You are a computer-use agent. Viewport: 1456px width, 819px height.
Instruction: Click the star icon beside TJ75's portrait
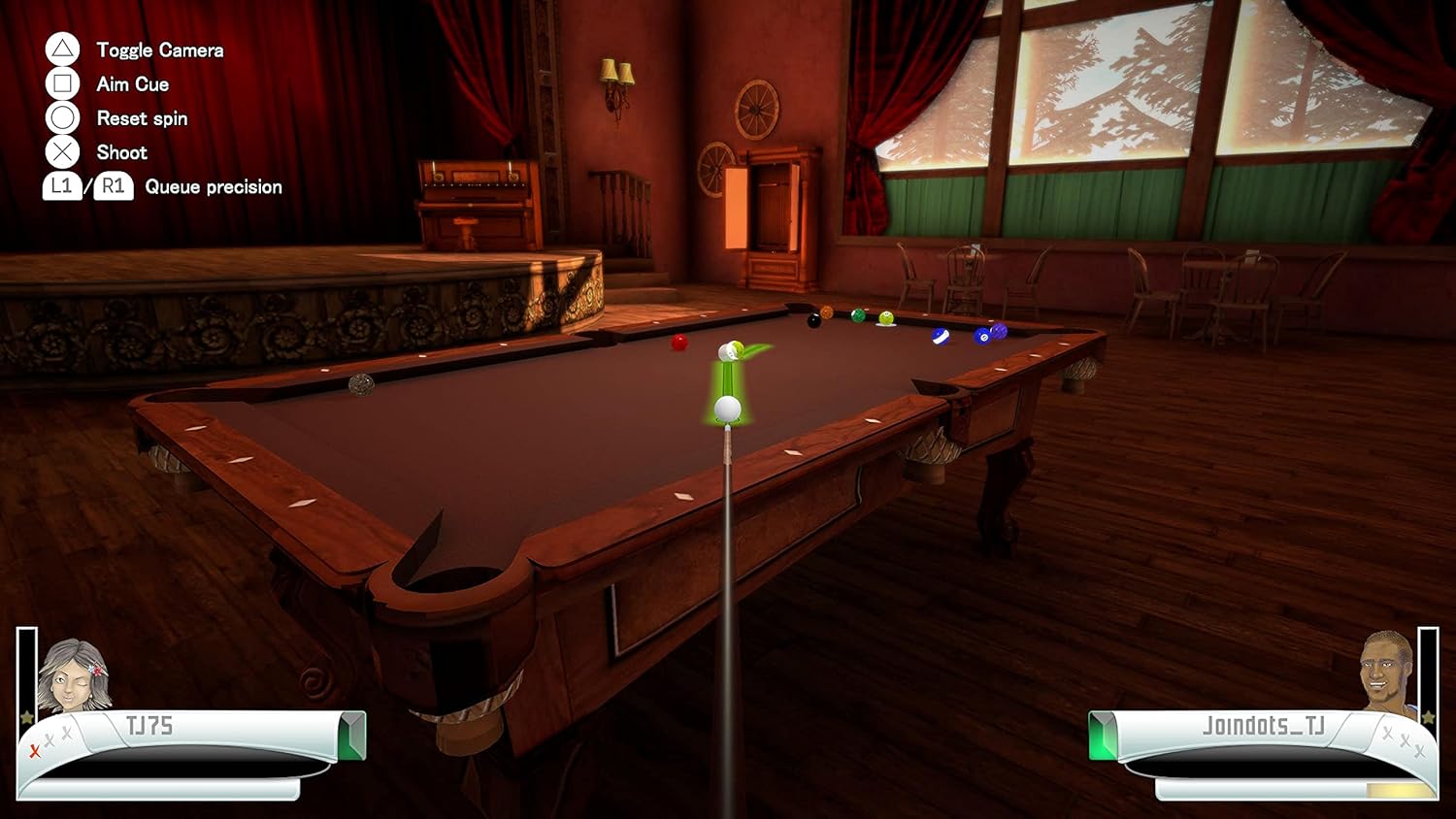[26, 717]
